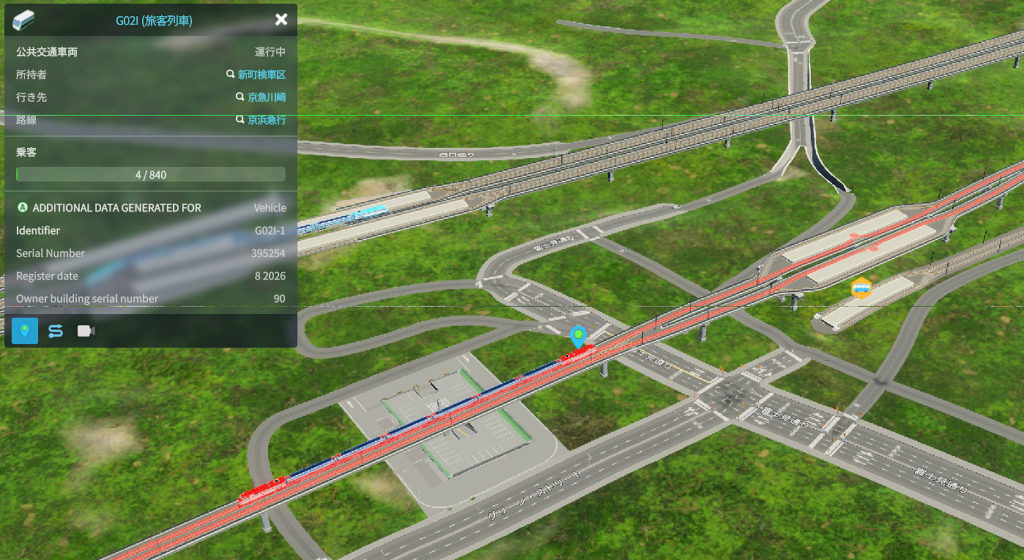
Task: Toggle the location pin focus button
Action: [24, 331]
